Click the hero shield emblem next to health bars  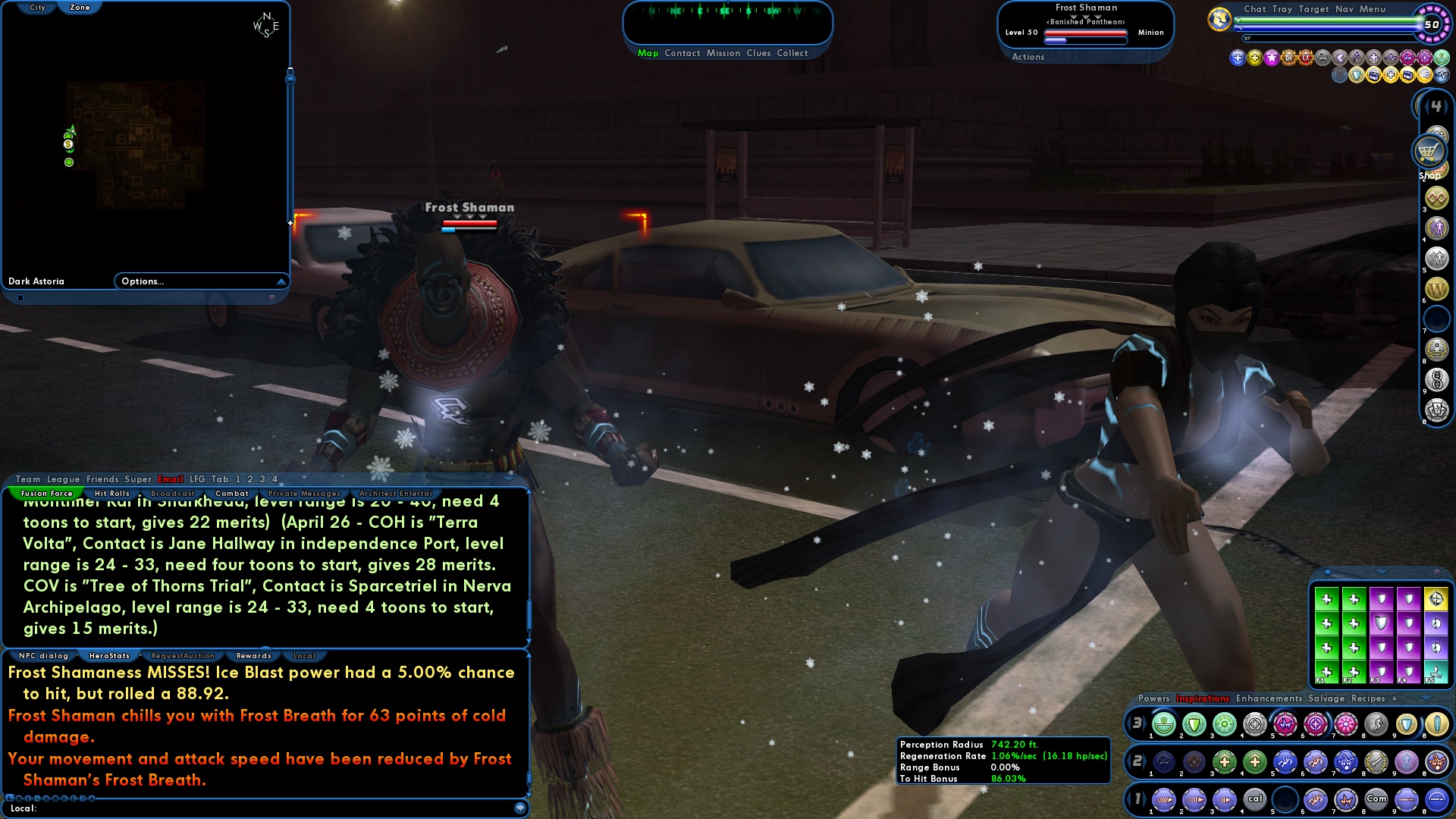click(1219, 17)
